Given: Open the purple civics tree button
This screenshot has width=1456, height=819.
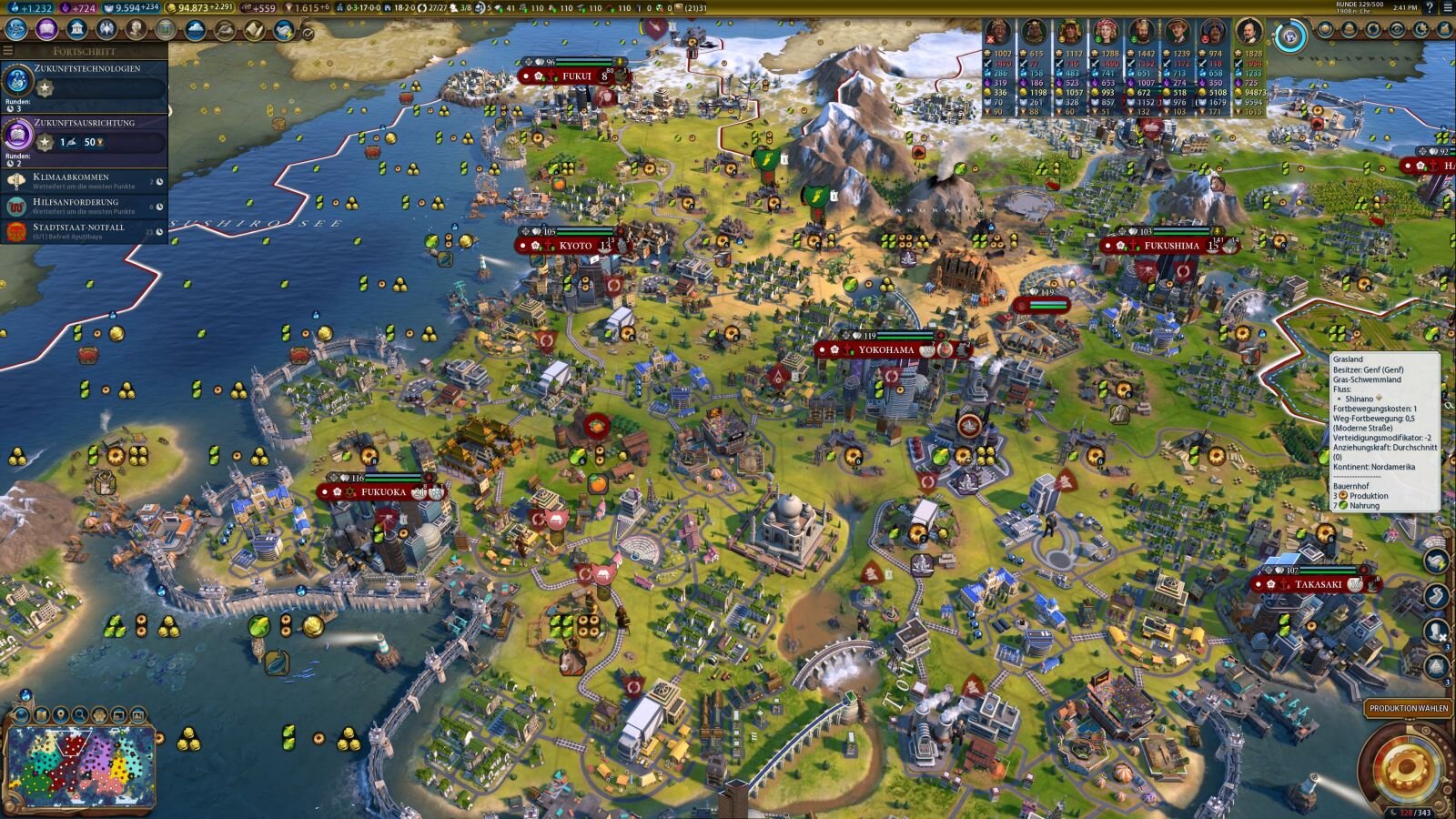Looking at the screenshot, I should (x=46, y=30).
